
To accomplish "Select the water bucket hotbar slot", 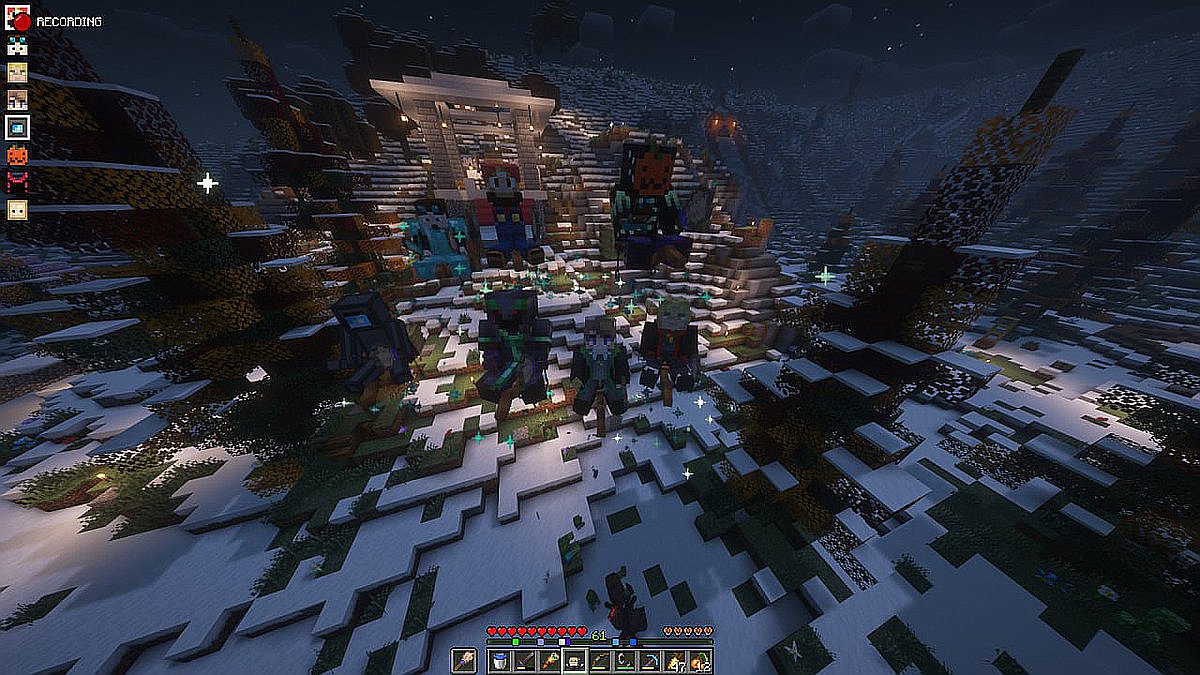I will 498,661.
